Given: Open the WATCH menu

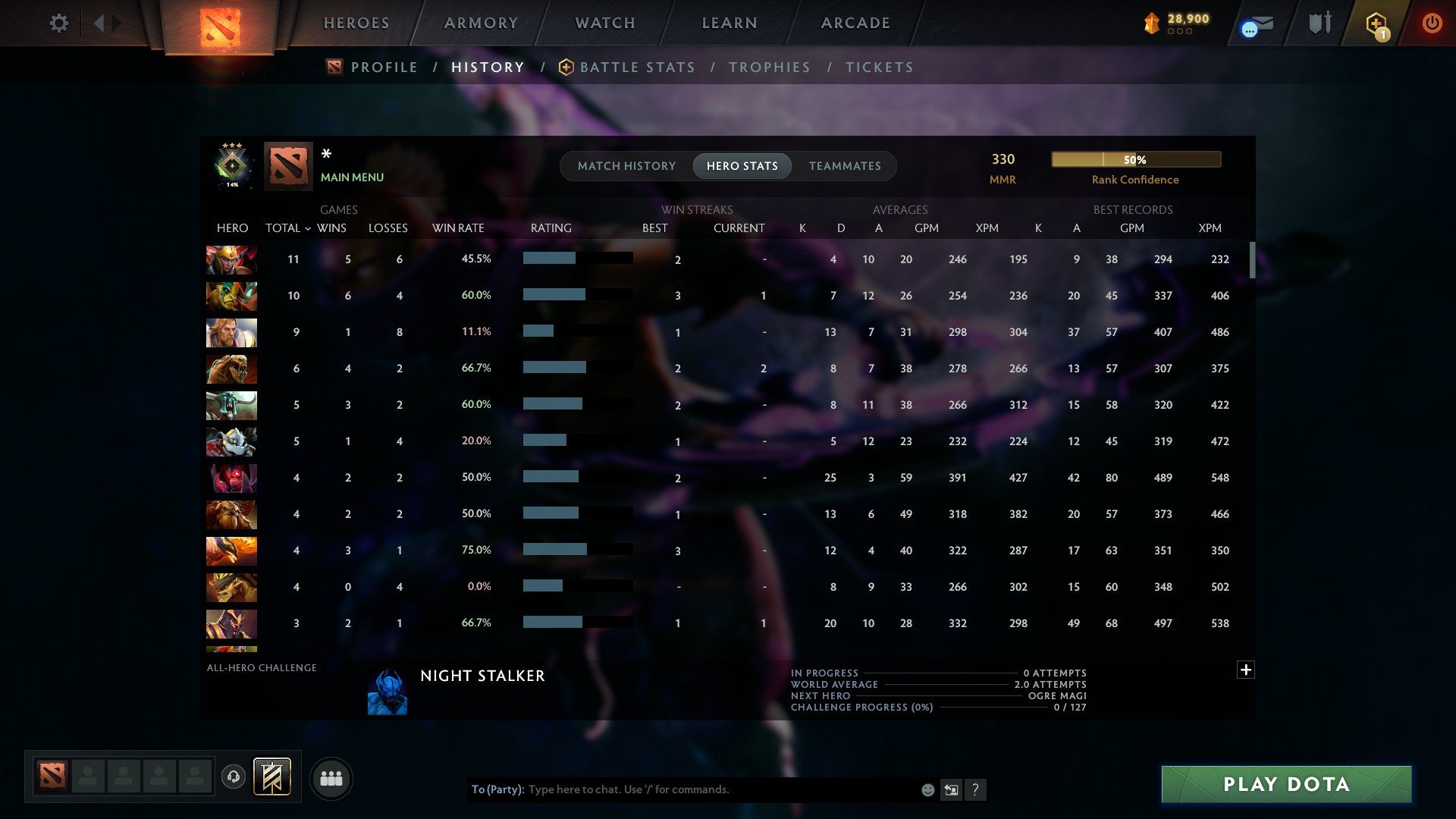Looking at the screenshot, I should [x=604, y=23].
